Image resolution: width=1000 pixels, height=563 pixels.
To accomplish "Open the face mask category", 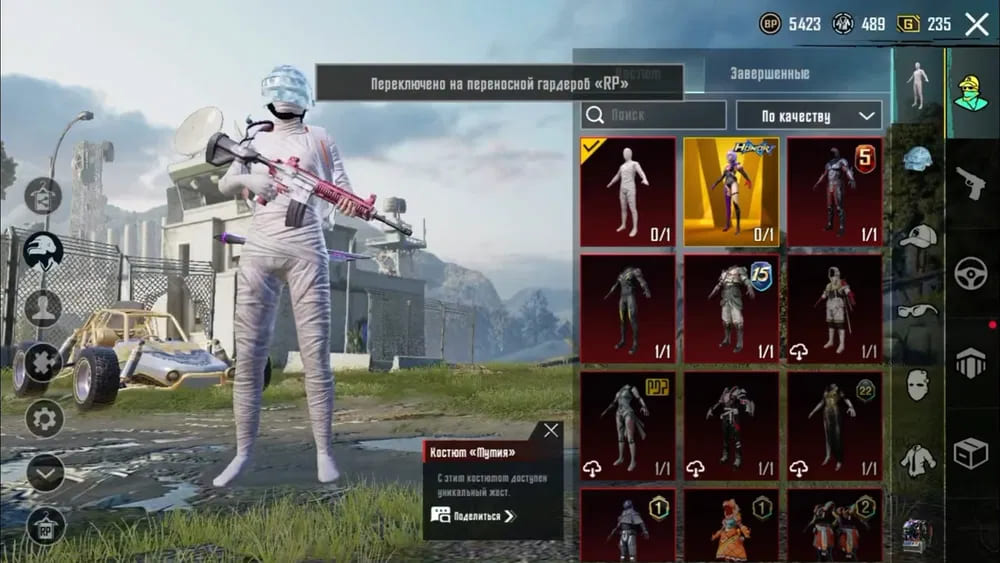I will coord(917,384).
